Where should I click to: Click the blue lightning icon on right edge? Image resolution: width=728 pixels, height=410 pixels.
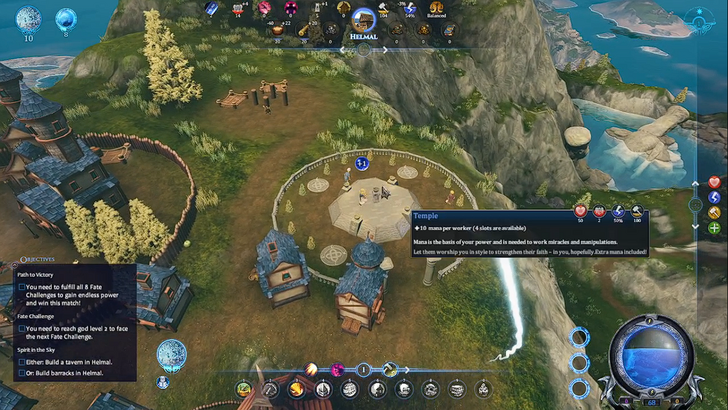[x=714, y=198]
